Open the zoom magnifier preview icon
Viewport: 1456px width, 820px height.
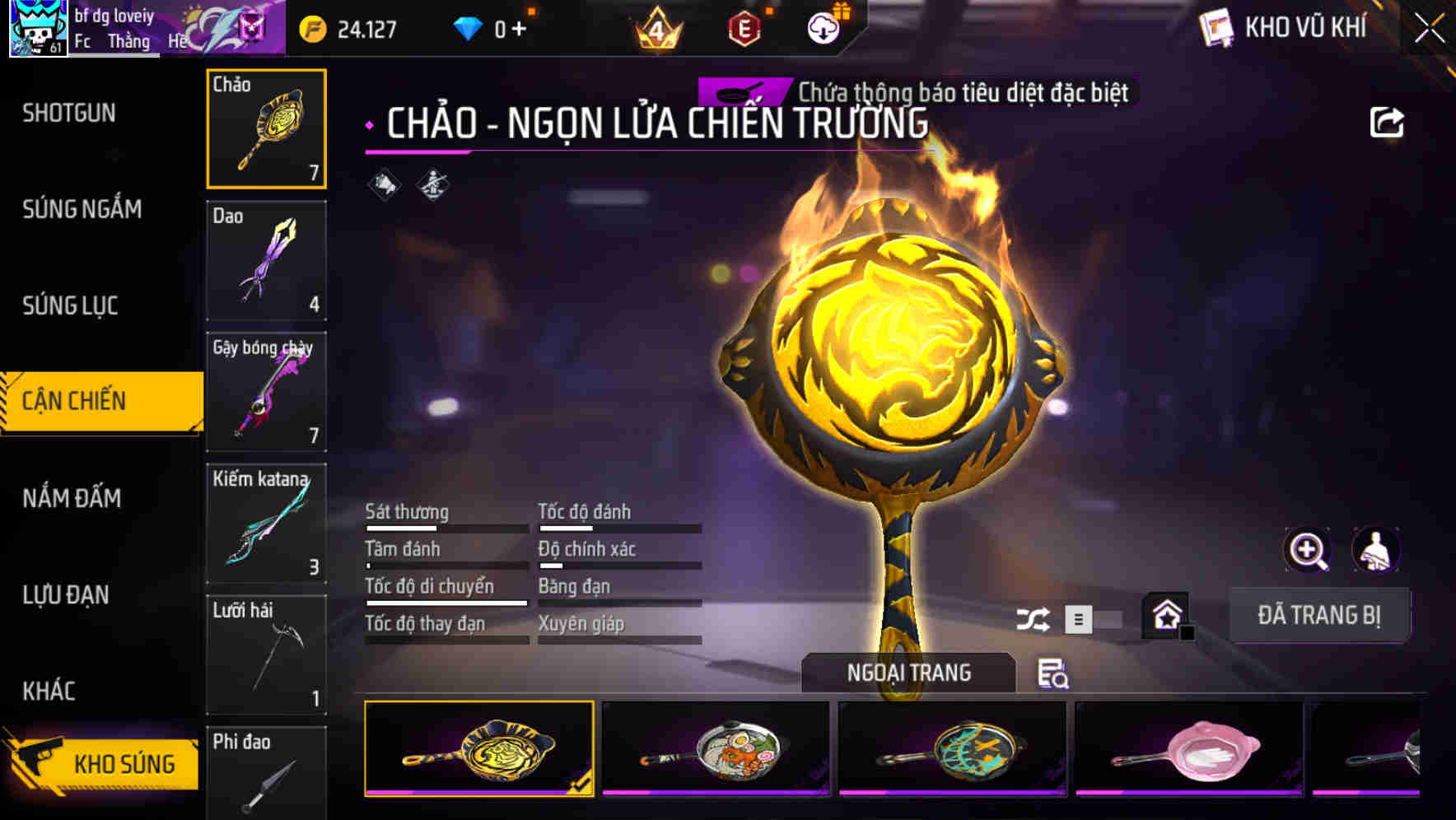[x=1305, y=549]
